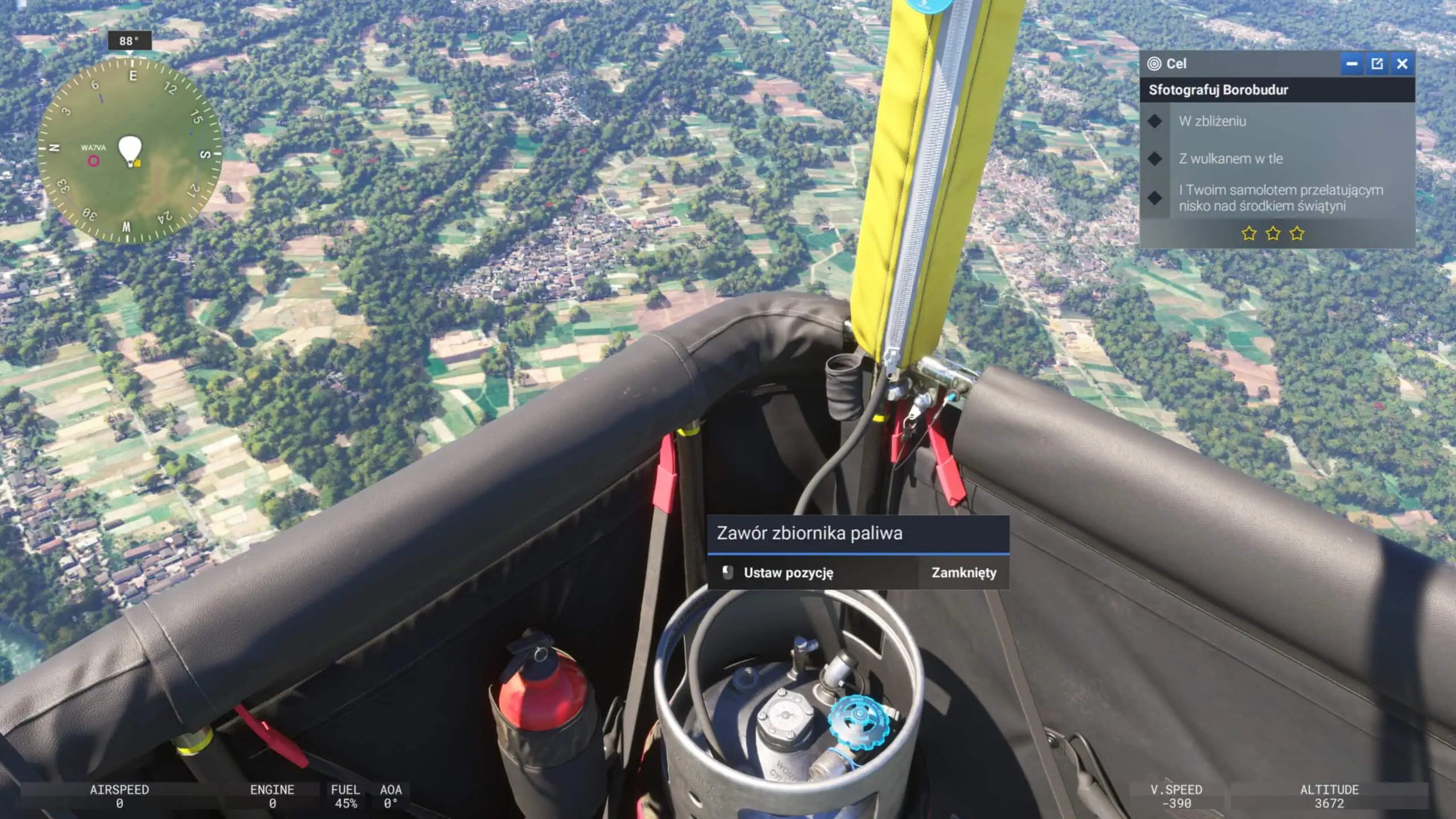Screen dimensions: 1456x819
Task: Click Ustaw pozycję in the valve tooltip
Action: point(788,573)
